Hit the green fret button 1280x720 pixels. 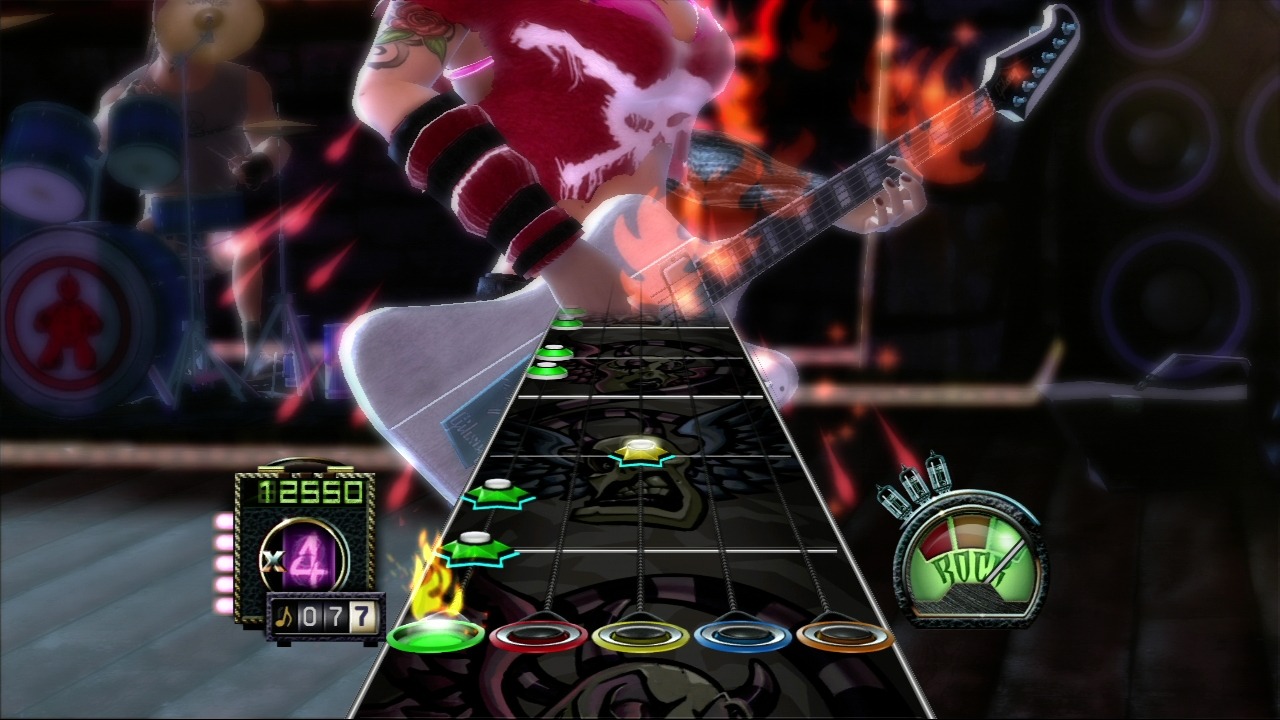[x=436, y=635]
